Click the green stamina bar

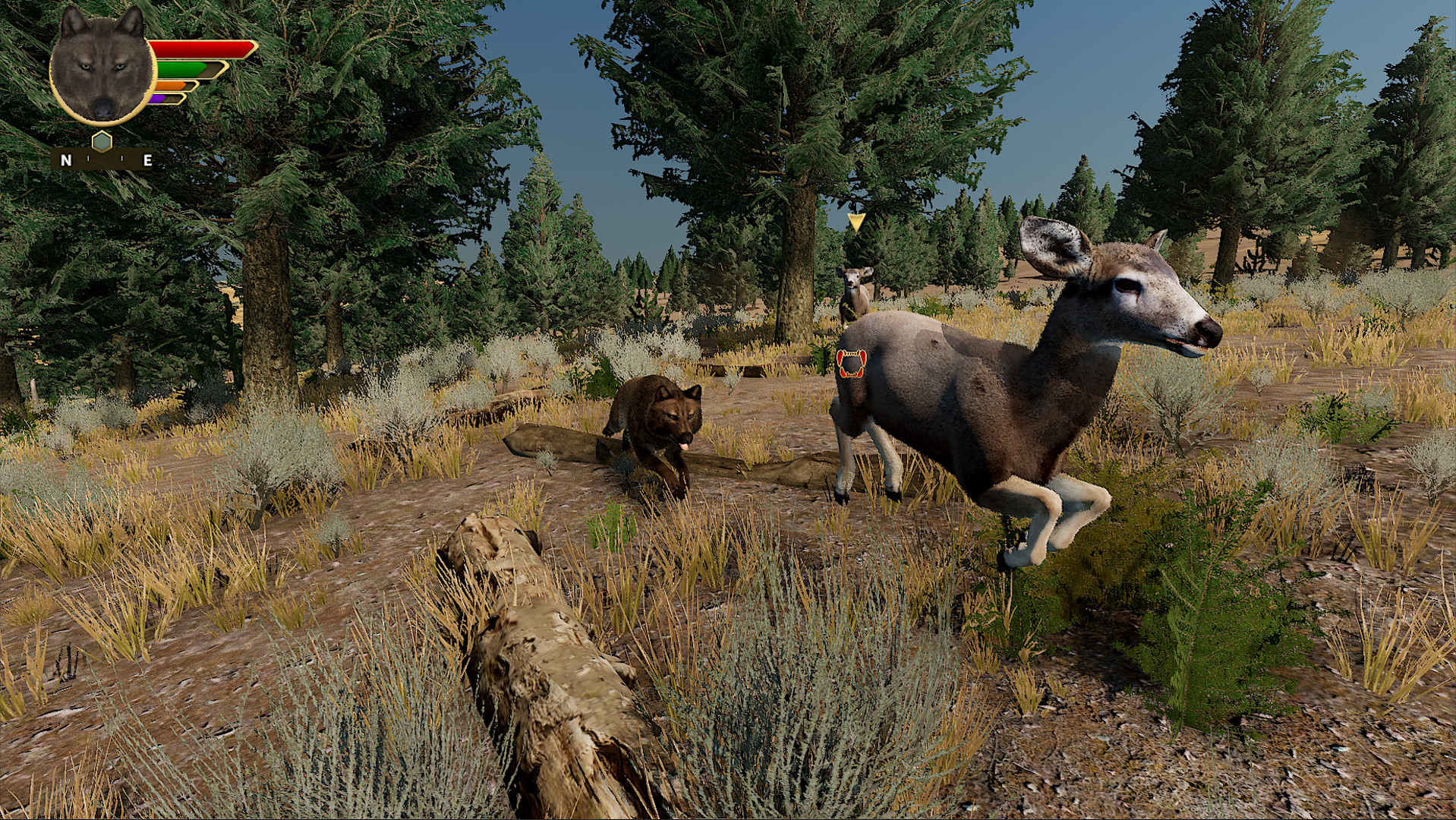click(x=180, y=70)
